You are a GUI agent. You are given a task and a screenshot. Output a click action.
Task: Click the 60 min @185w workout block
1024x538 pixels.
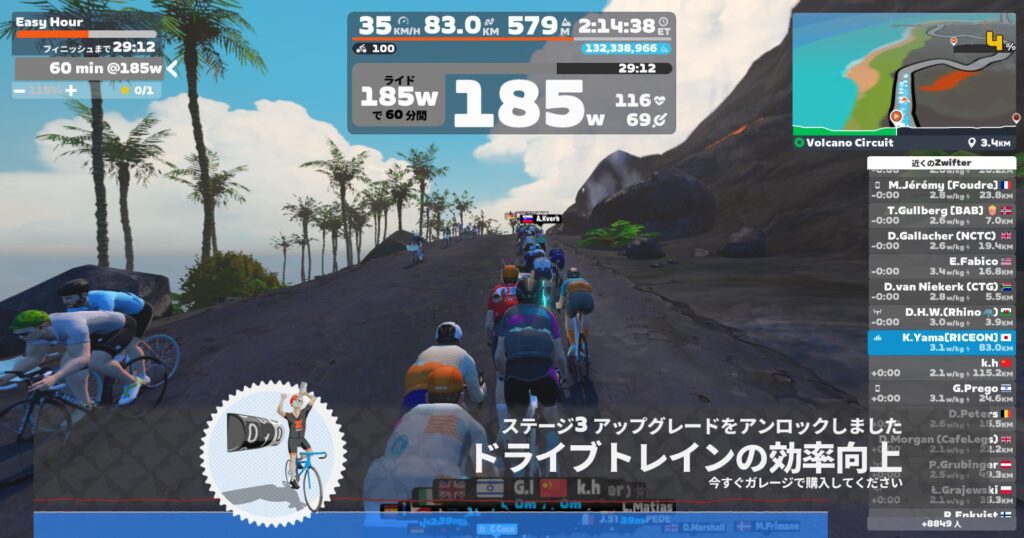point(90,68)
